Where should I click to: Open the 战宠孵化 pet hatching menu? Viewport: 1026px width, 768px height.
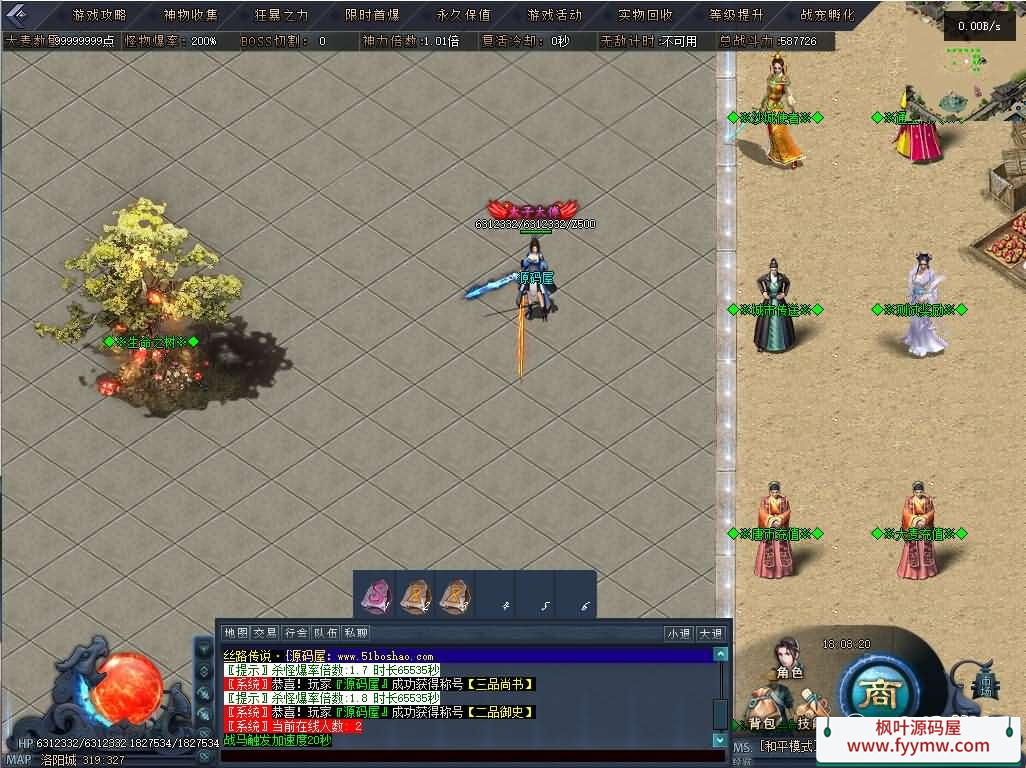click(x=828, y=15)
